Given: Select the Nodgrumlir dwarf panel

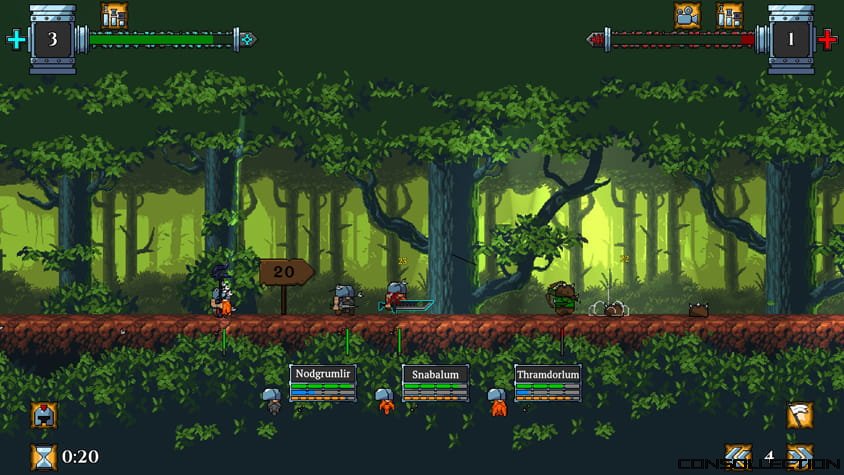Looking at the screenshot, I should [323, 385].
